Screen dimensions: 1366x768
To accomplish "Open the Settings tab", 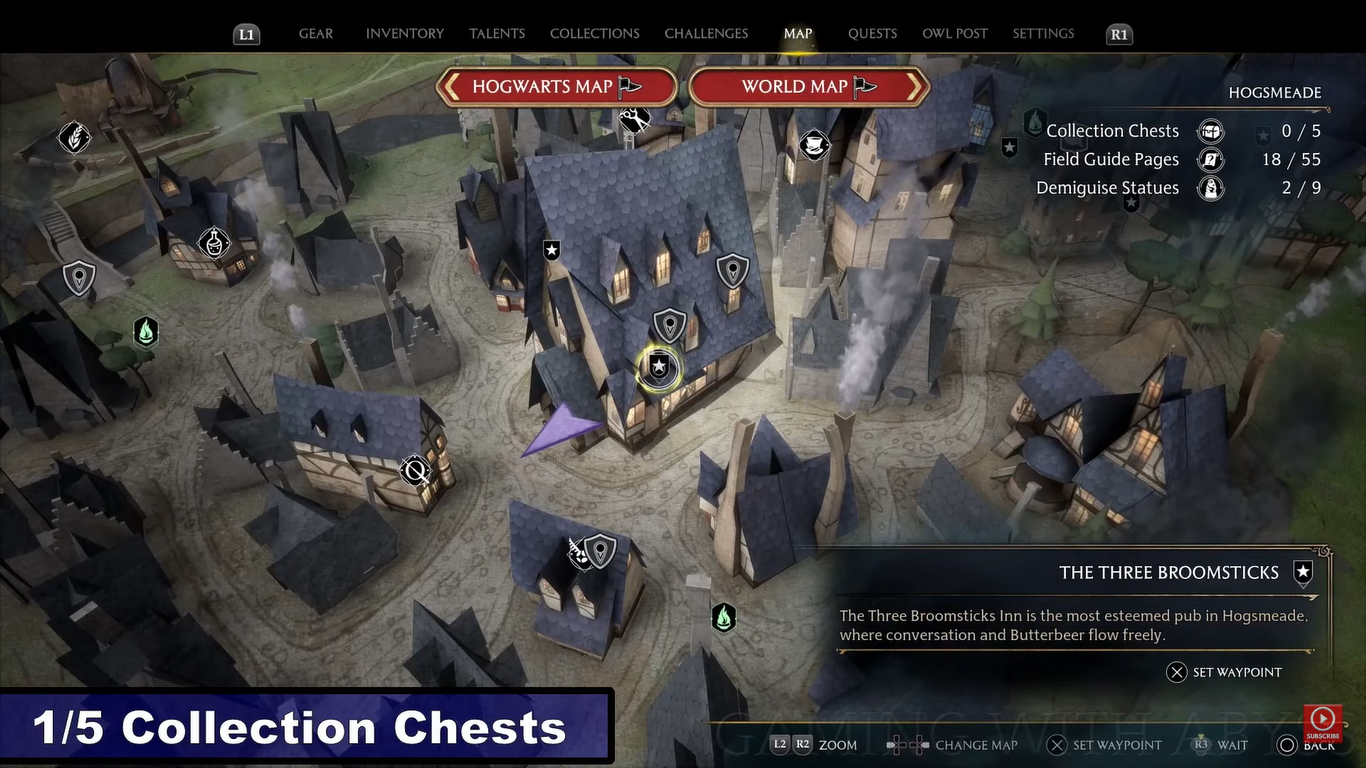I will [x=1043, y=34].
